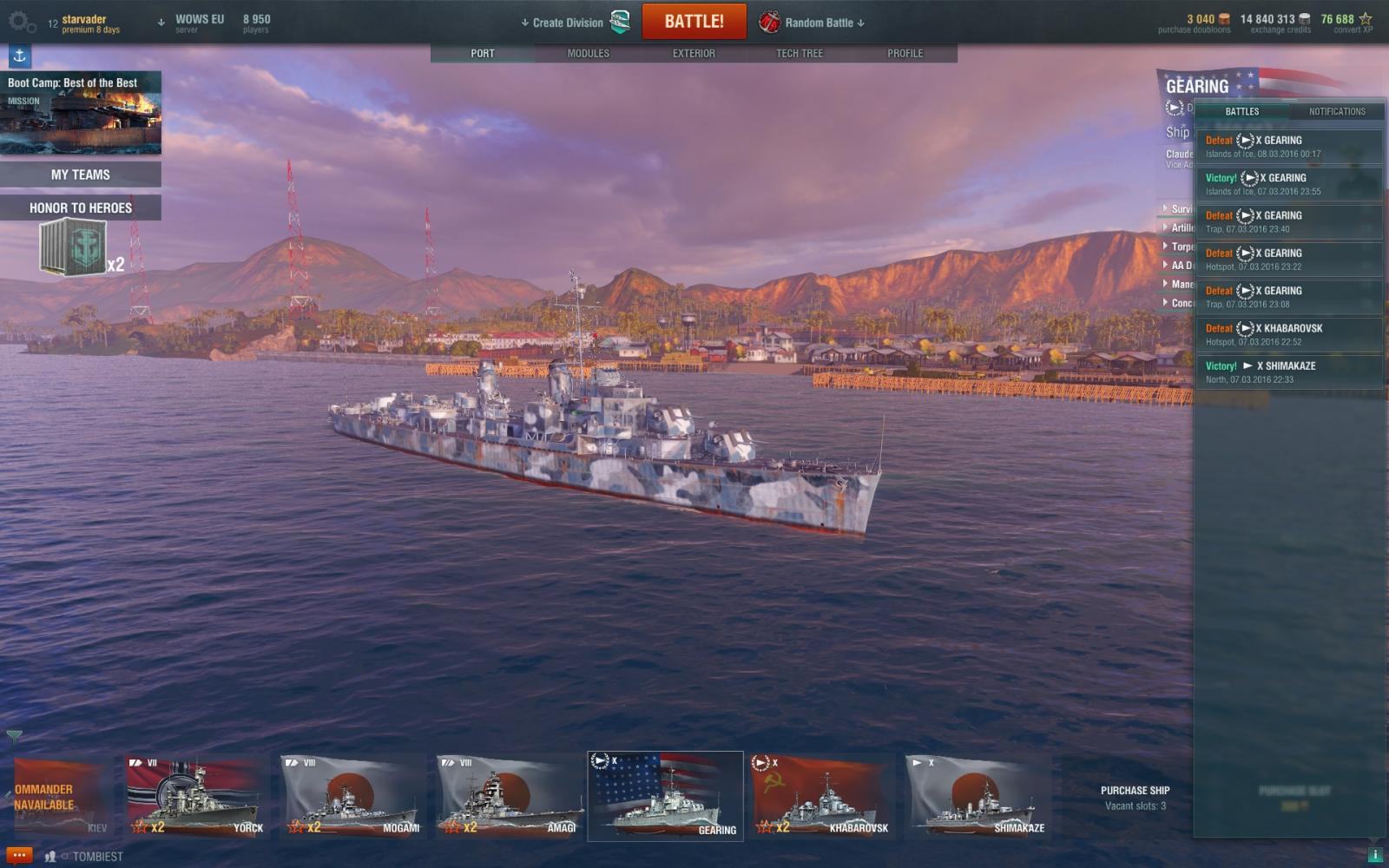Pick the Khabarovsk destroyer card
1389x868 pixels.
tap(821, 797)
